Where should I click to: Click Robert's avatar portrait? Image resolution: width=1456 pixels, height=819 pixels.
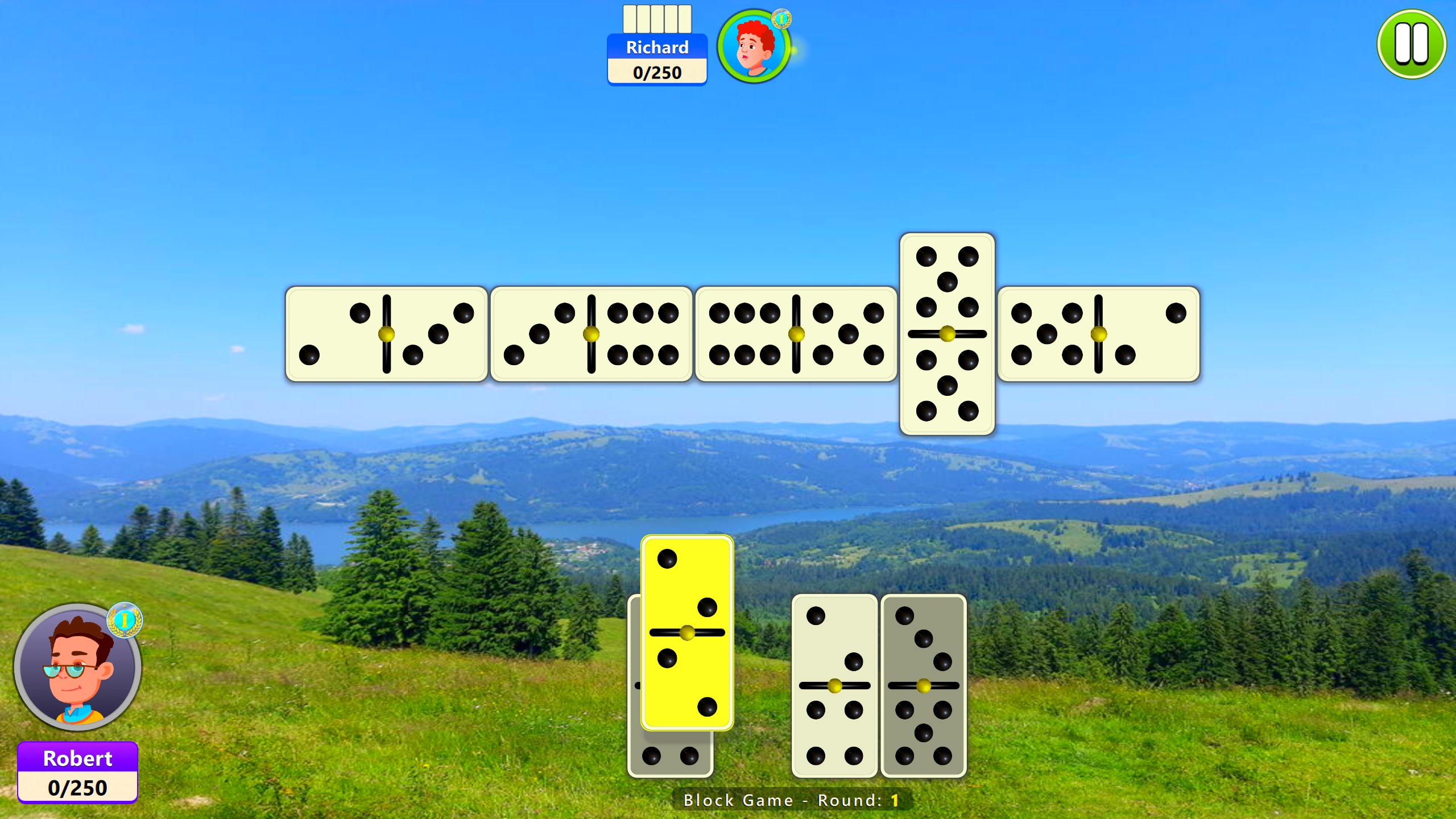78,670
